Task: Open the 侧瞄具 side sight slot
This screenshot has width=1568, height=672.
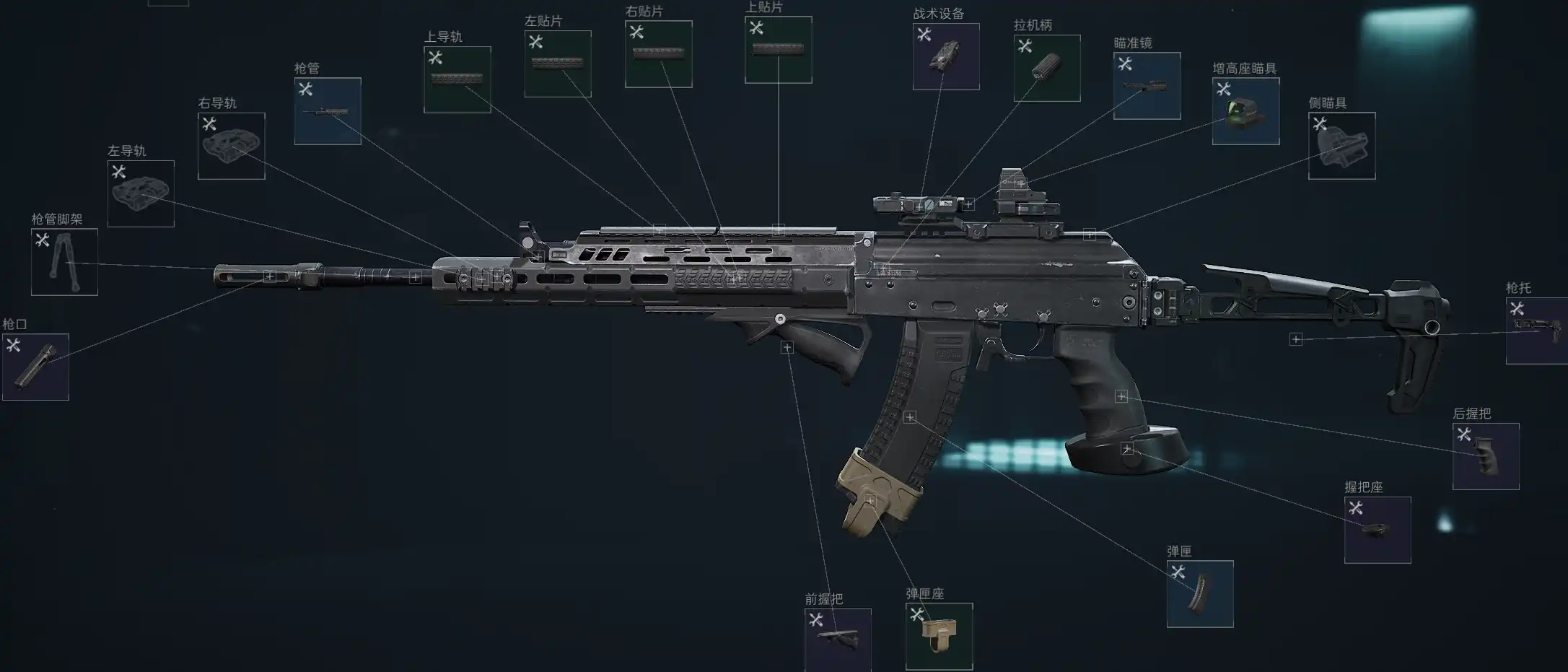Action: coord(1341,146)
